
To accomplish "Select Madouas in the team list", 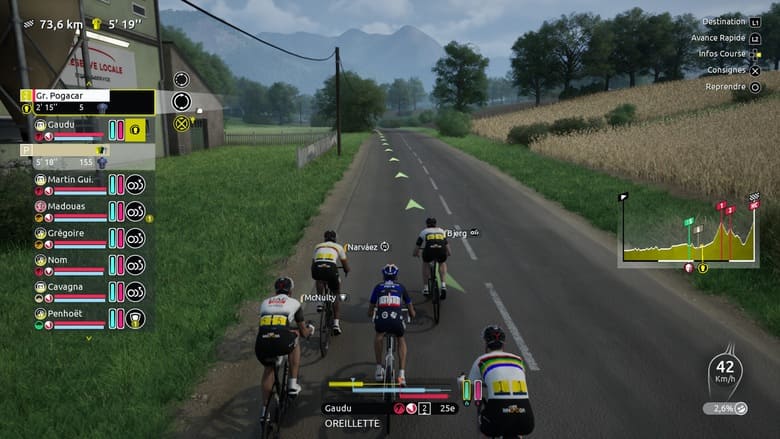I will click(x=68, y=208).
